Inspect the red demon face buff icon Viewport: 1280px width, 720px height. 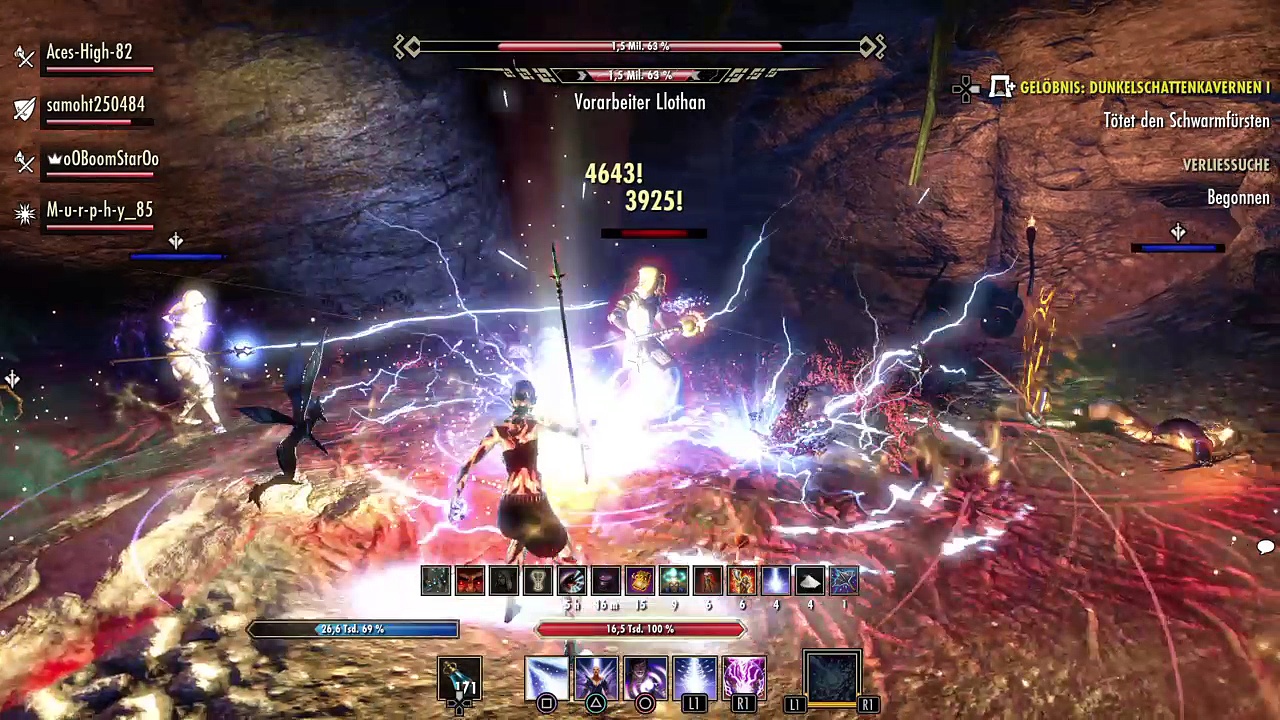[470, 580]
